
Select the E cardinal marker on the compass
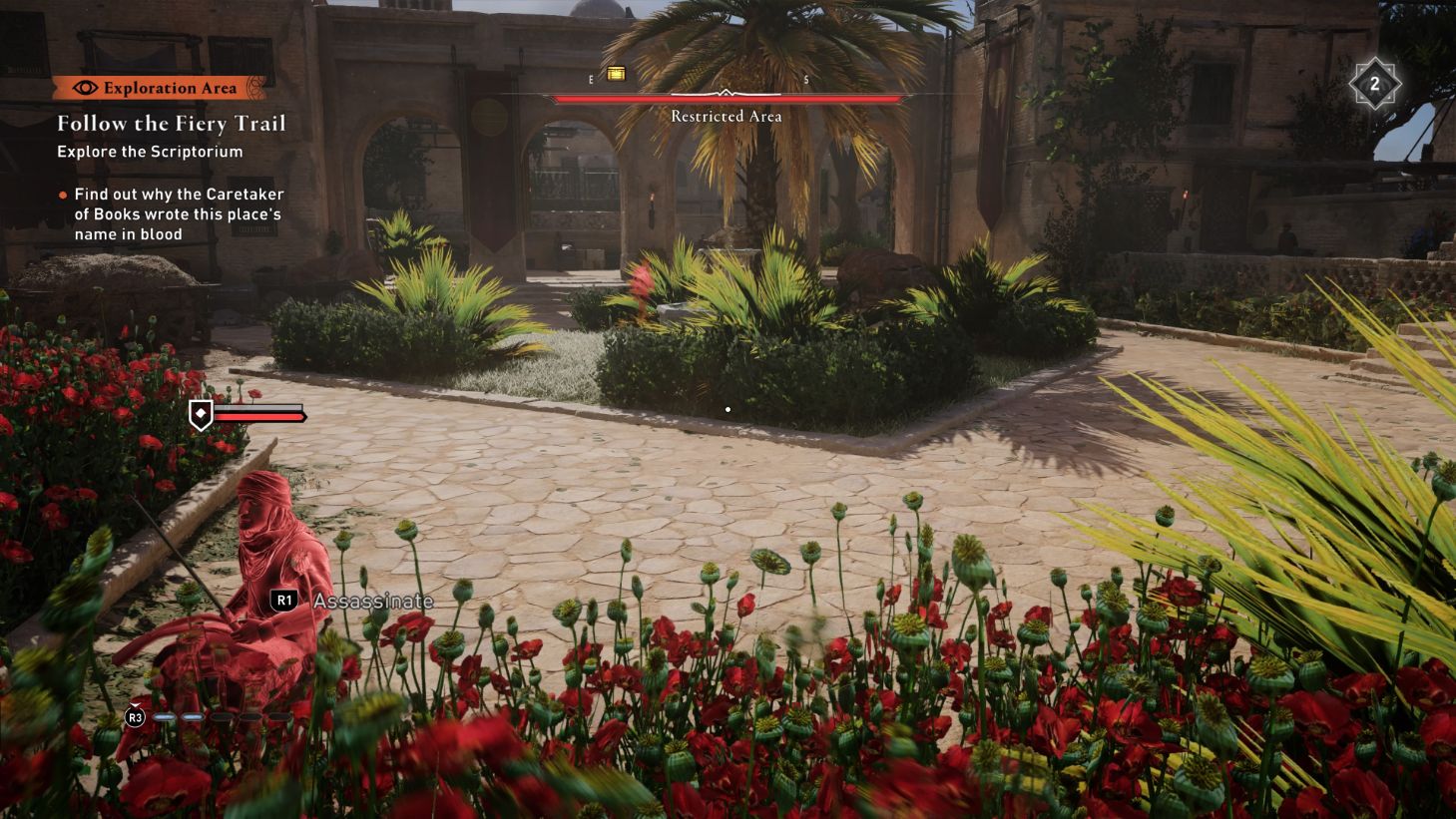coord(589,77)
